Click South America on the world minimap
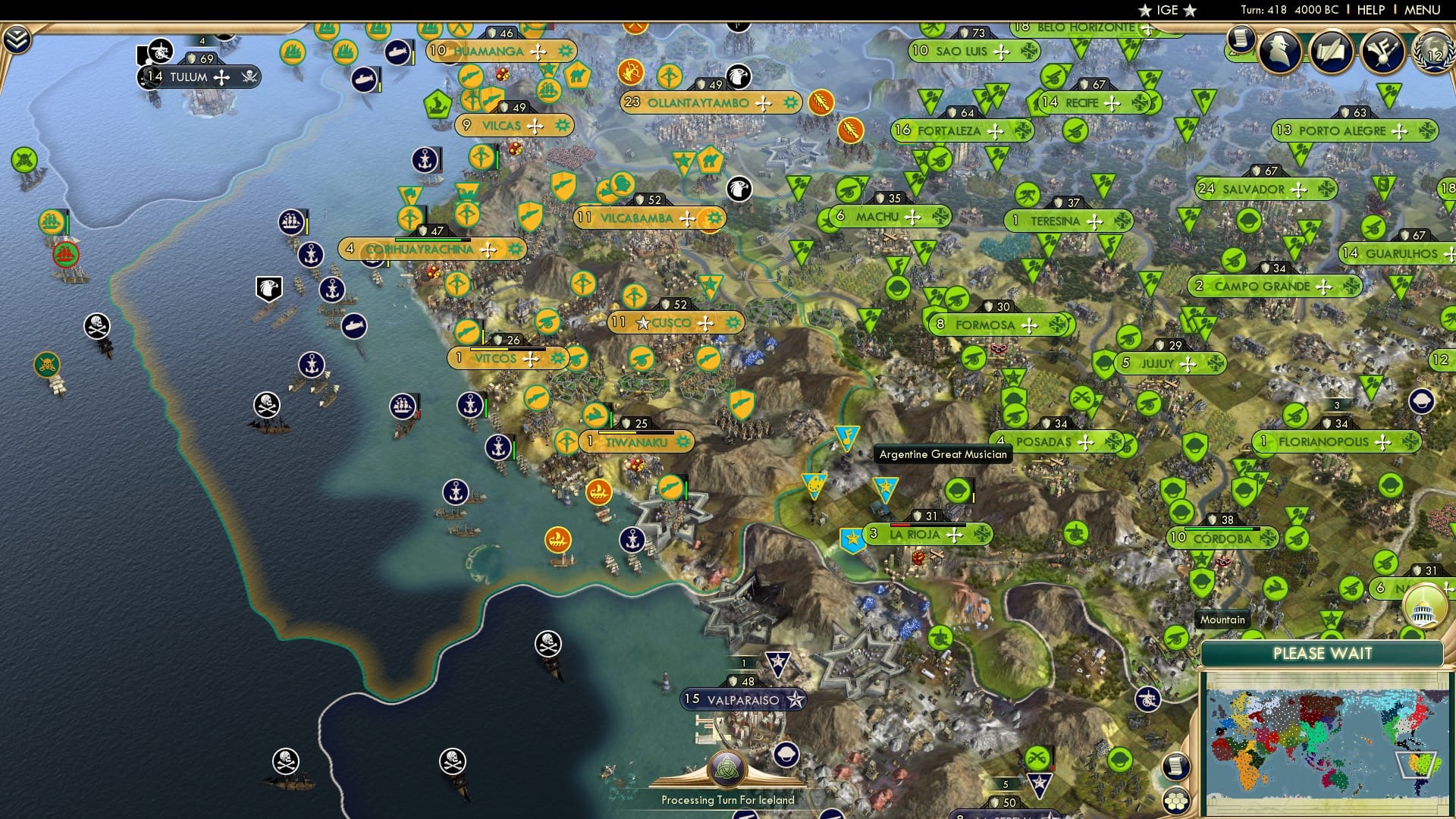1456x819 pixels. [1421, 762]
